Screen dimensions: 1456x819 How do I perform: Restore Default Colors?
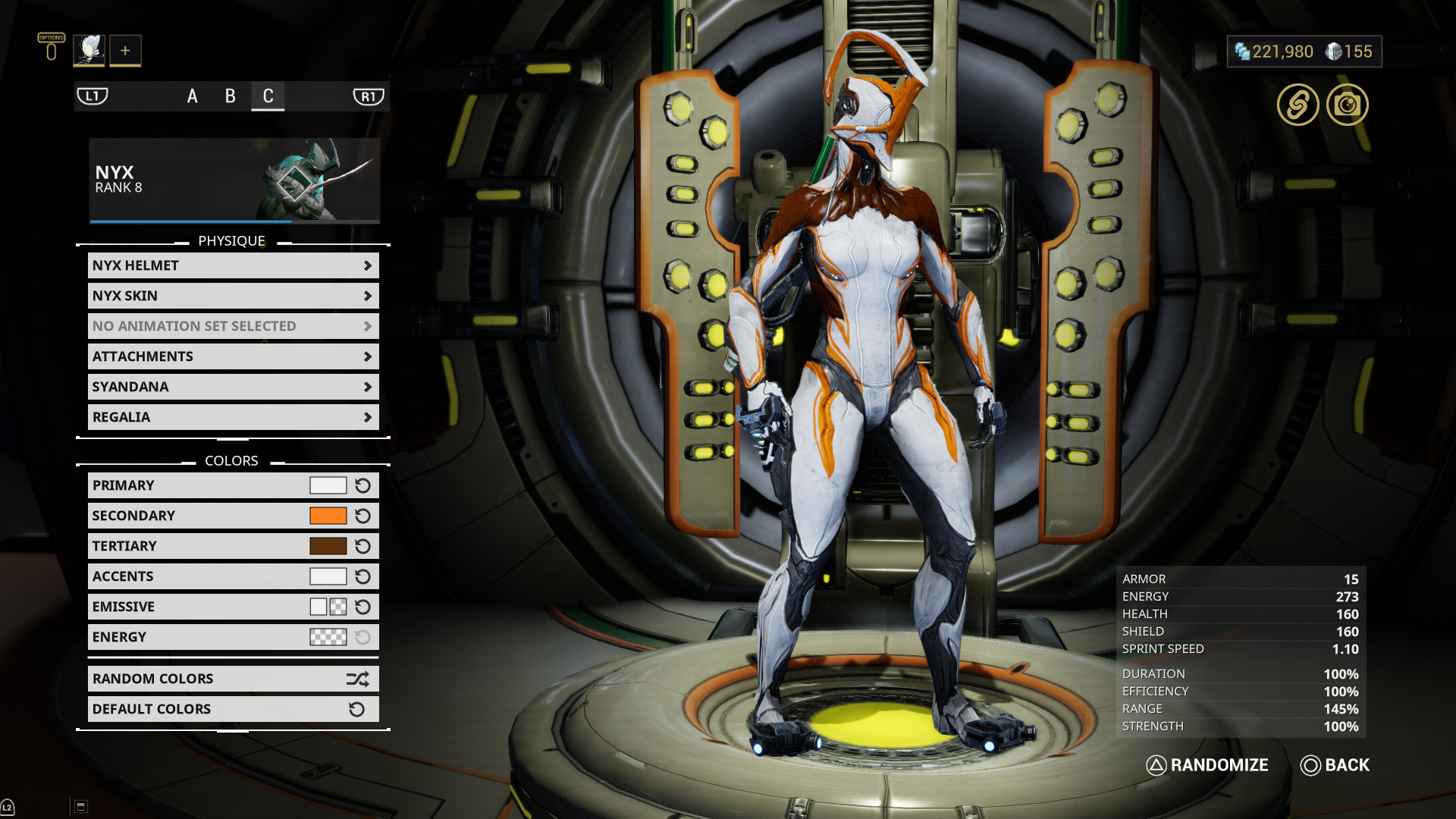(233, 709)
